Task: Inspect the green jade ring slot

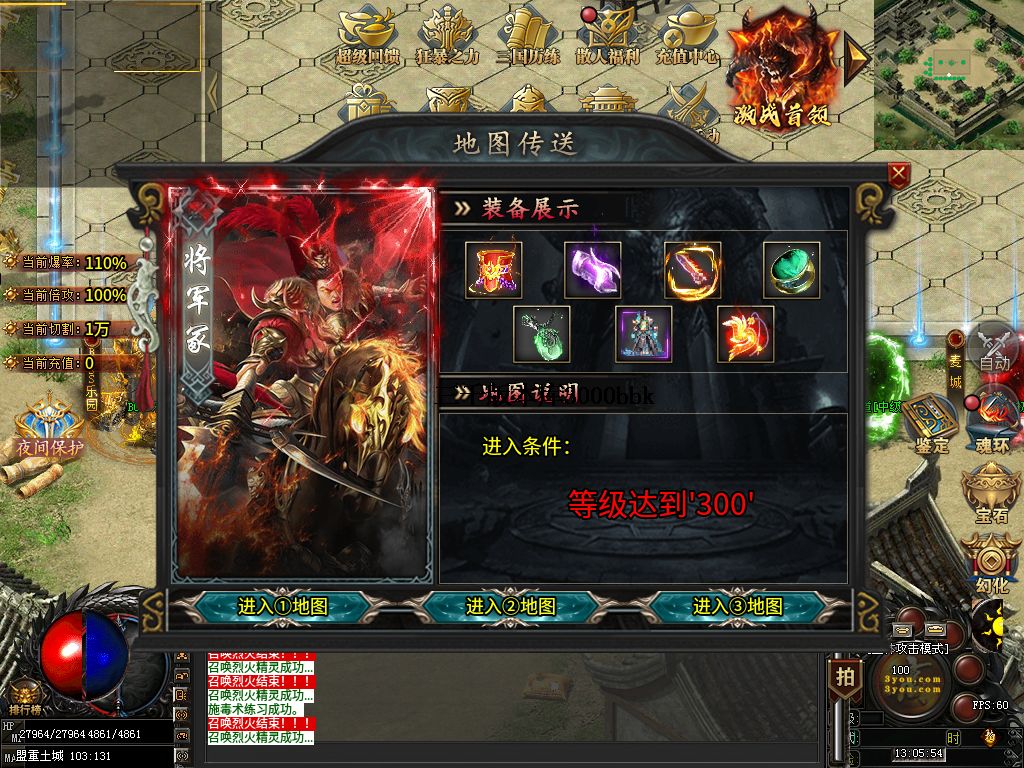Action: point(791,270)
